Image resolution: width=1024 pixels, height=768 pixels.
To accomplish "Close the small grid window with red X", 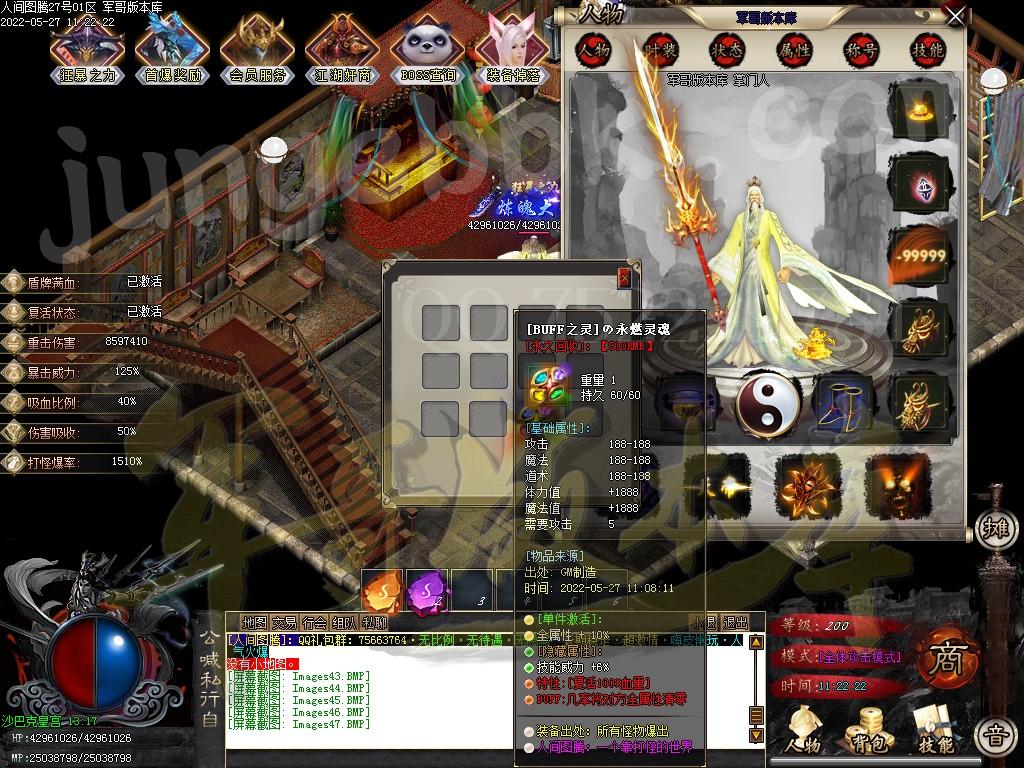I will click(625, 278).
